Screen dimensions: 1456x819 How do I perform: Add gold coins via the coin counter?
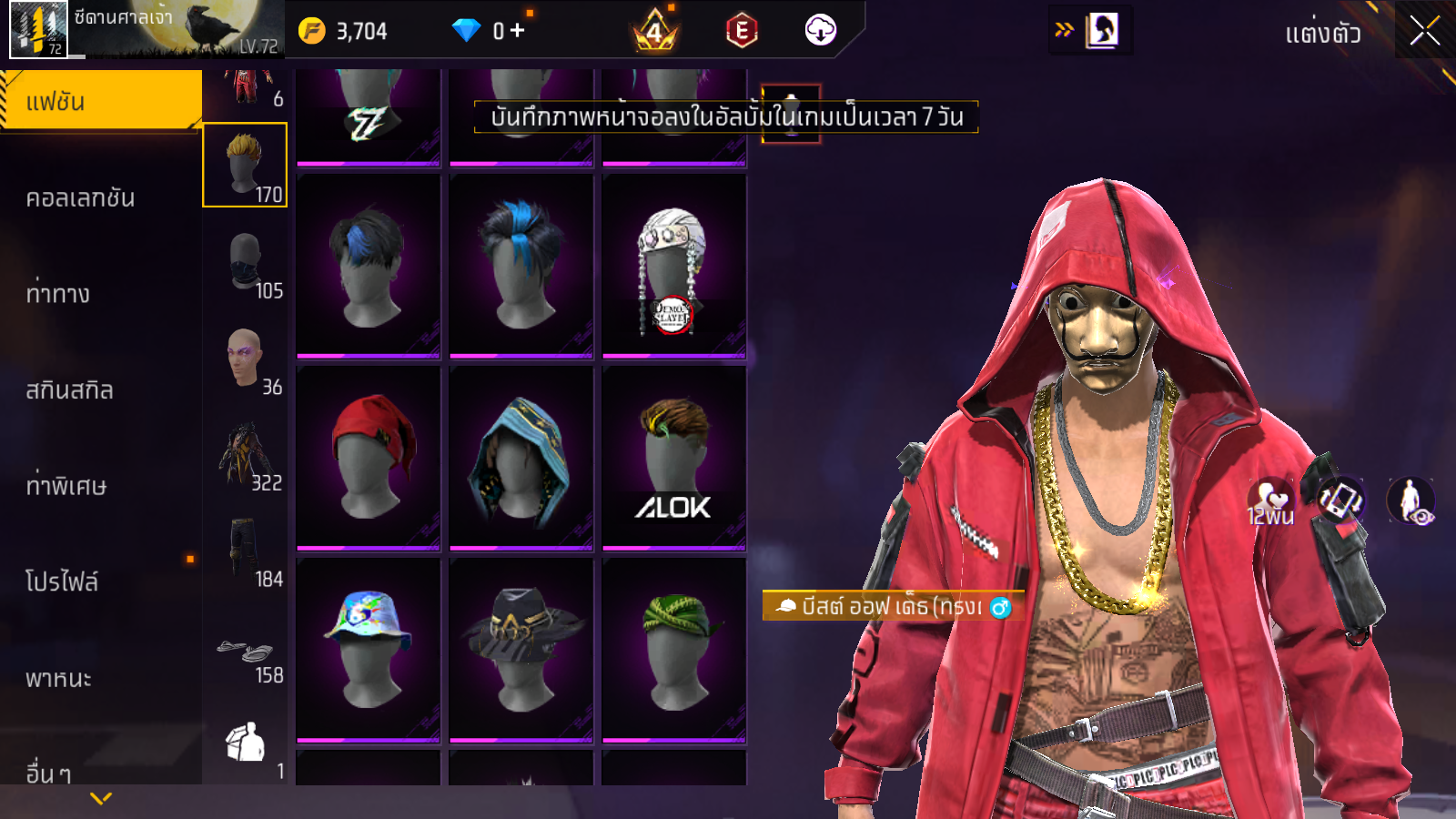tap(344, 31)
